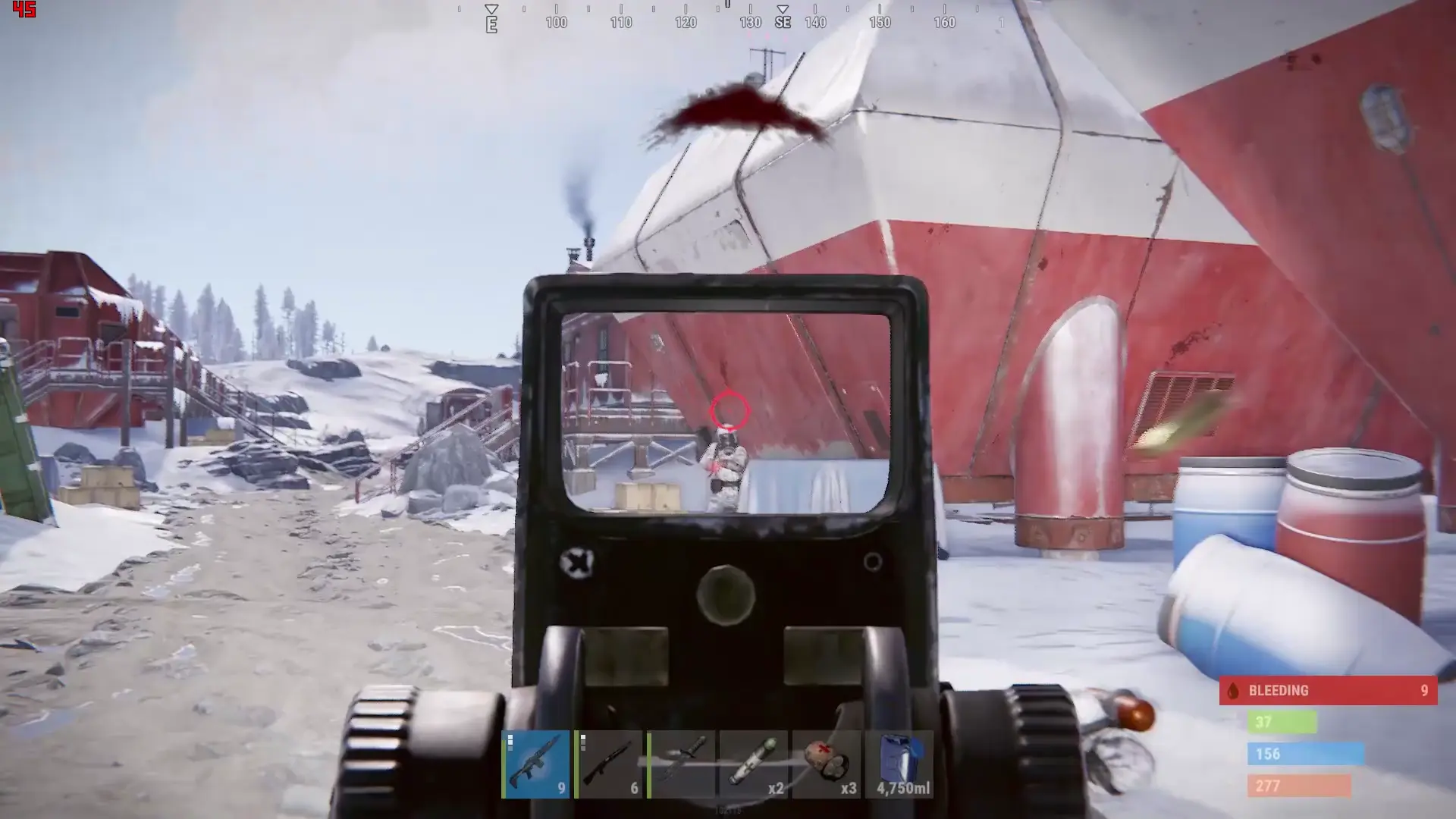Screen dimensions: 1456x819
Task: Click the blood drop icon on the BLEEDING alert
Action: (1232, 691)
